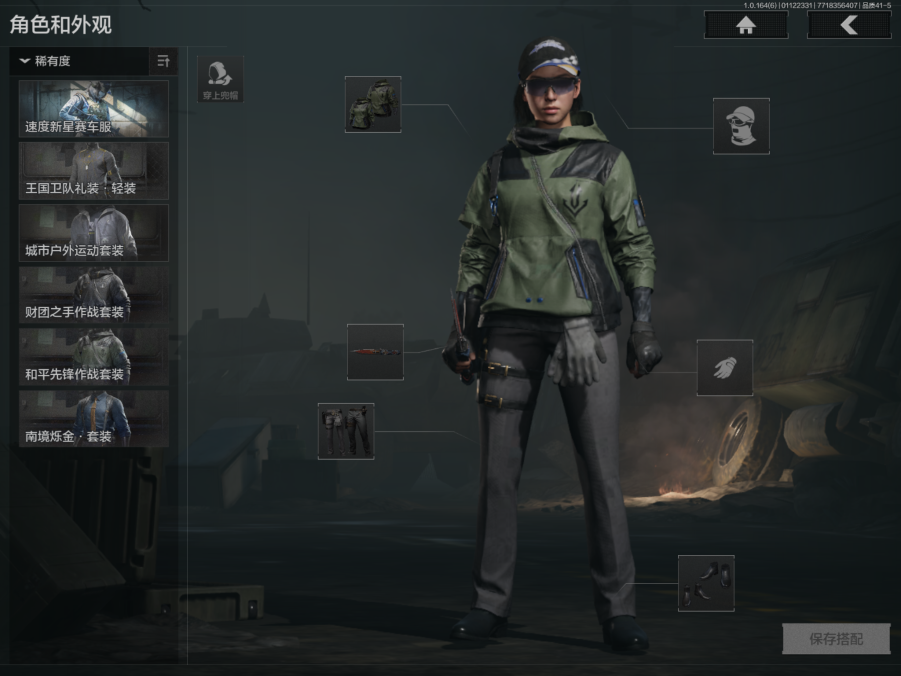The image size is (901, 676).
Task: Return to the home screen
Action: [x=745, y=26]
